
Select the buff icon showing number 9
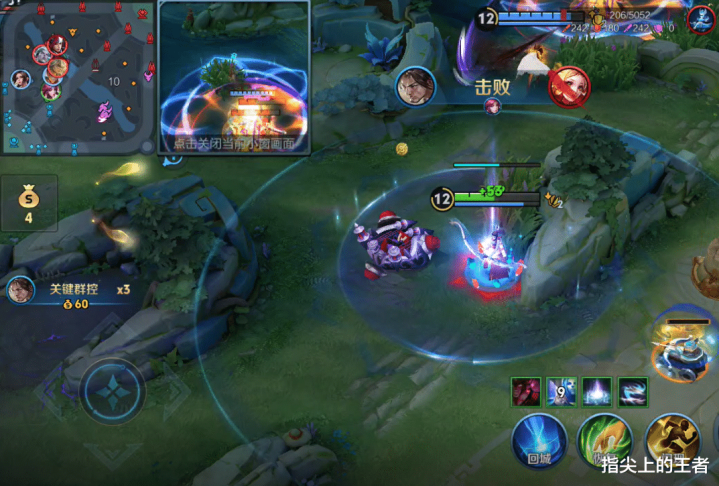coord(562,392)
